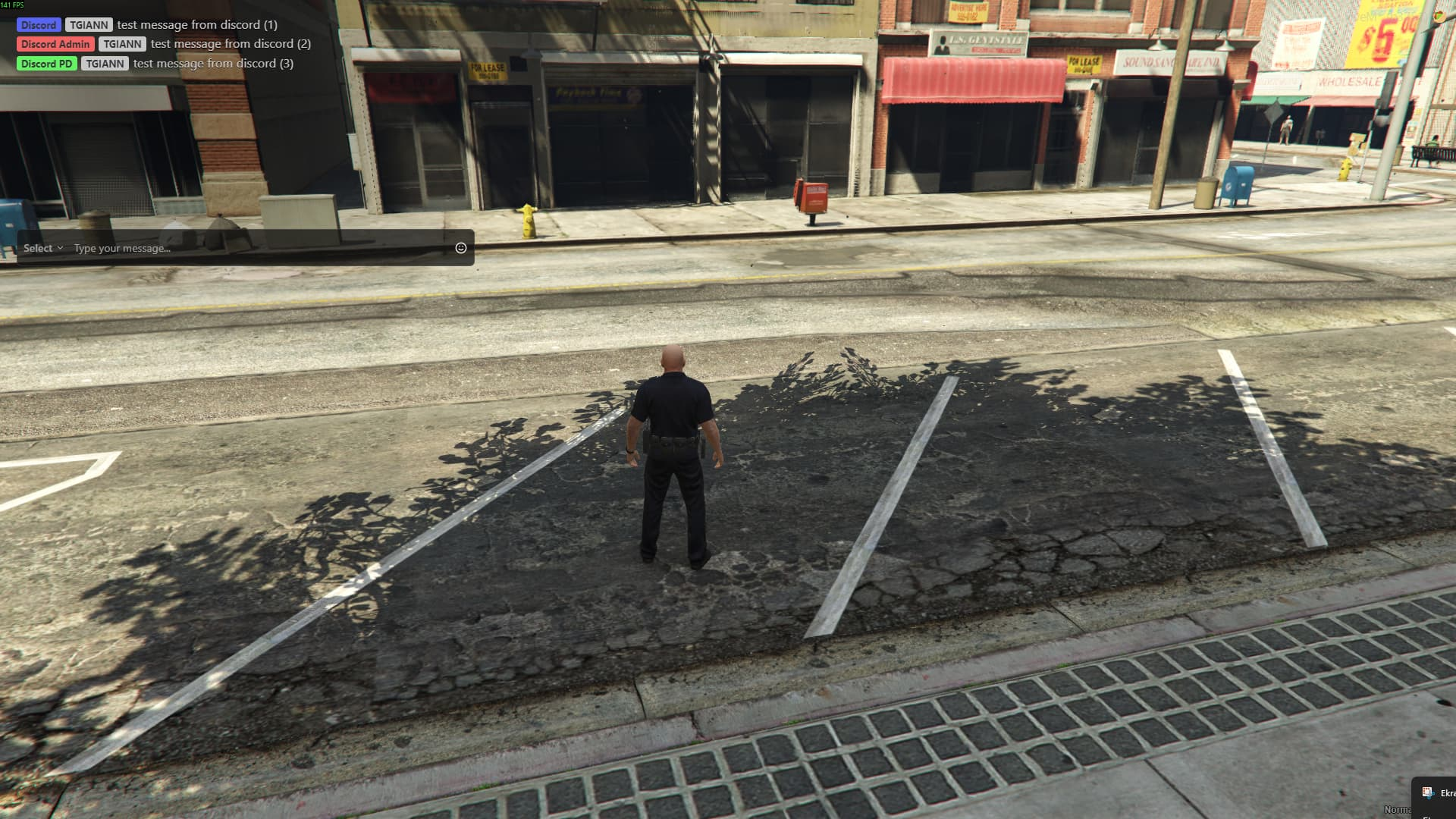The image size is (1456, 819).
Task: Click the red Discord Admin tag message
Action: coord(55,44)
